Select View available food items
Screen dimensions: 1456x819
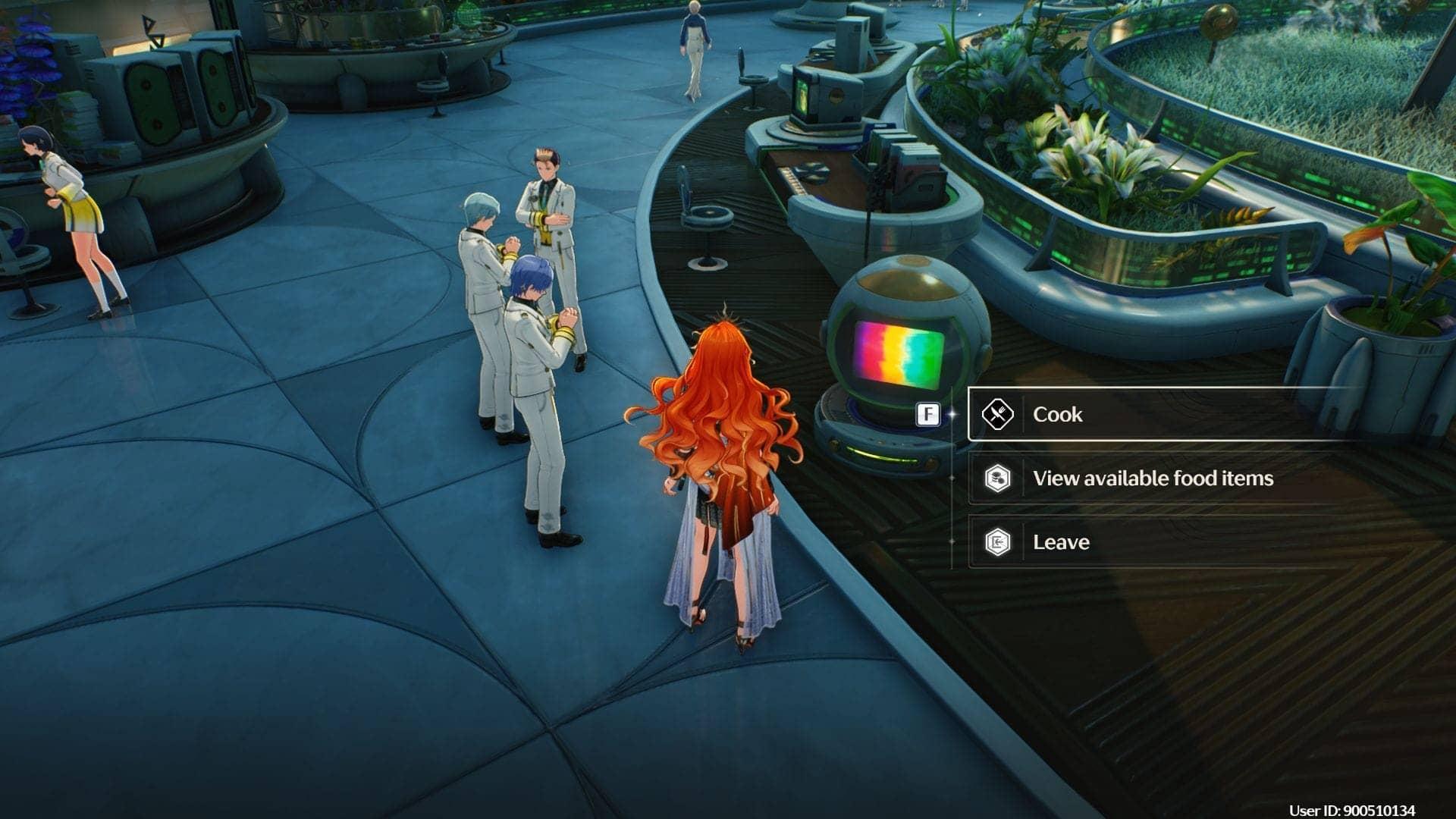coord(1152,478)
